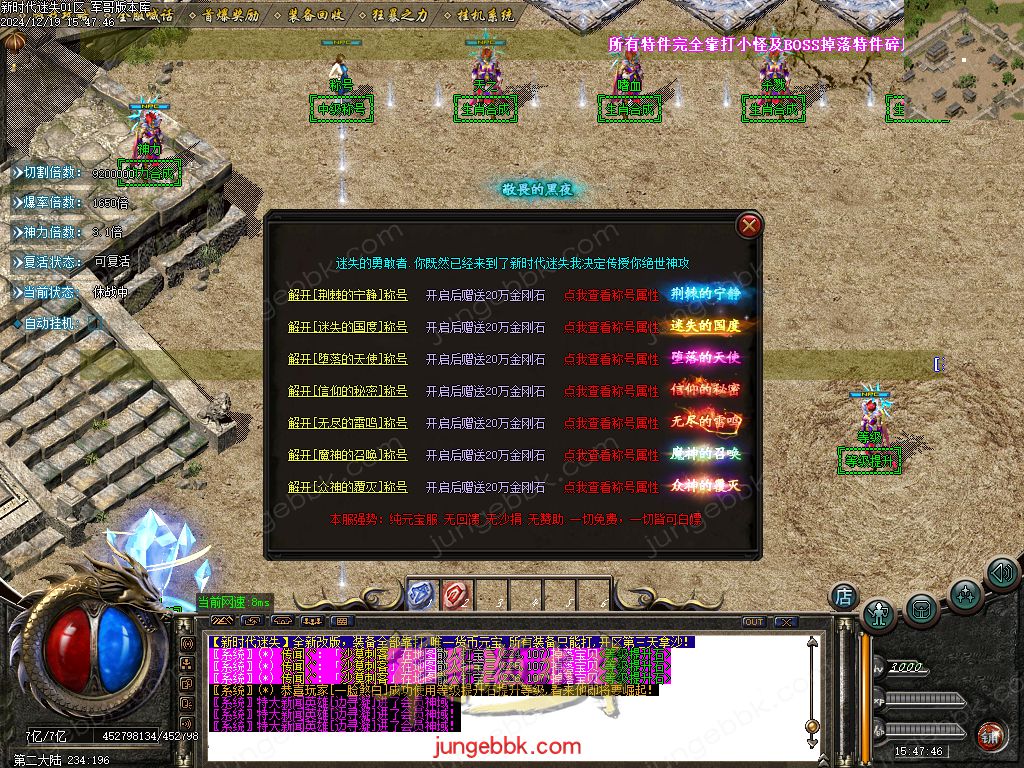This screenshot has width=1024, height=768.
Task: Close the title dialog window
Action: coord(749,226)
